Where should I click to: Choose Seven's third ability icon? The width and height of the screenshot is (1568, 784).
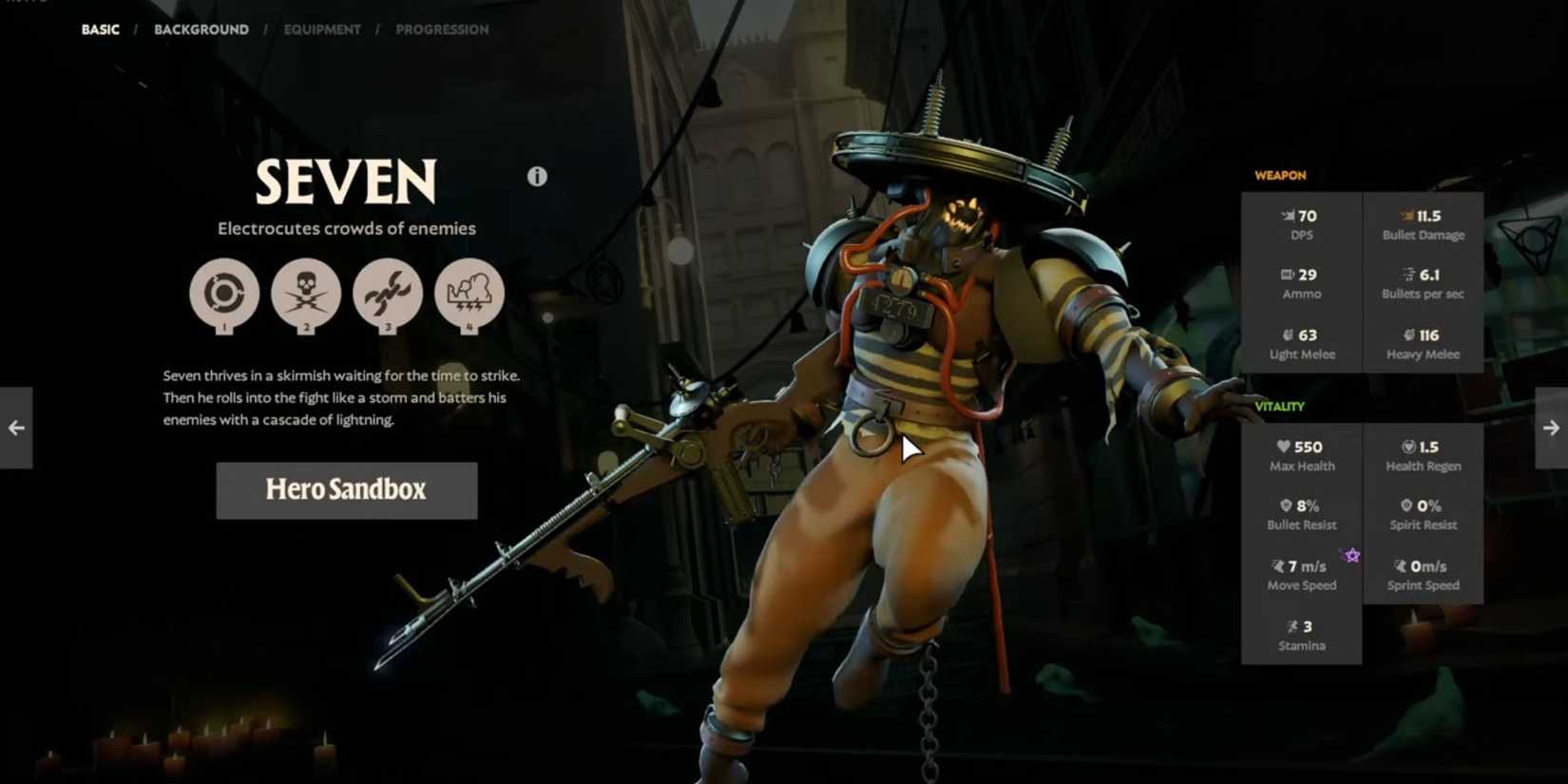pyautogui.click(x=388, y=293)
